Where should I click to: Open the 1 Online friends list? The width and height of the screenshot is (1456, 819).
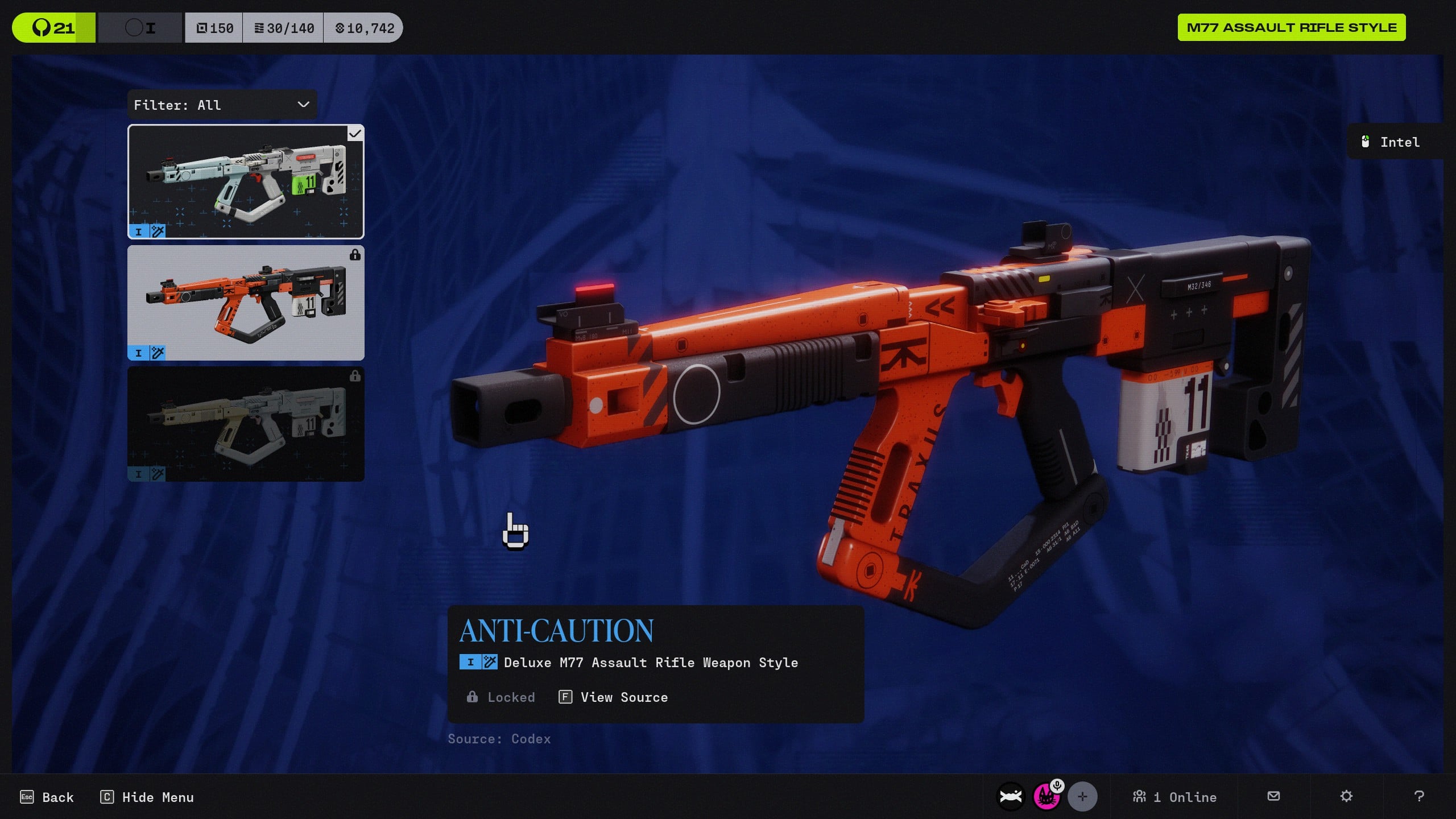tap(1174, 797)
